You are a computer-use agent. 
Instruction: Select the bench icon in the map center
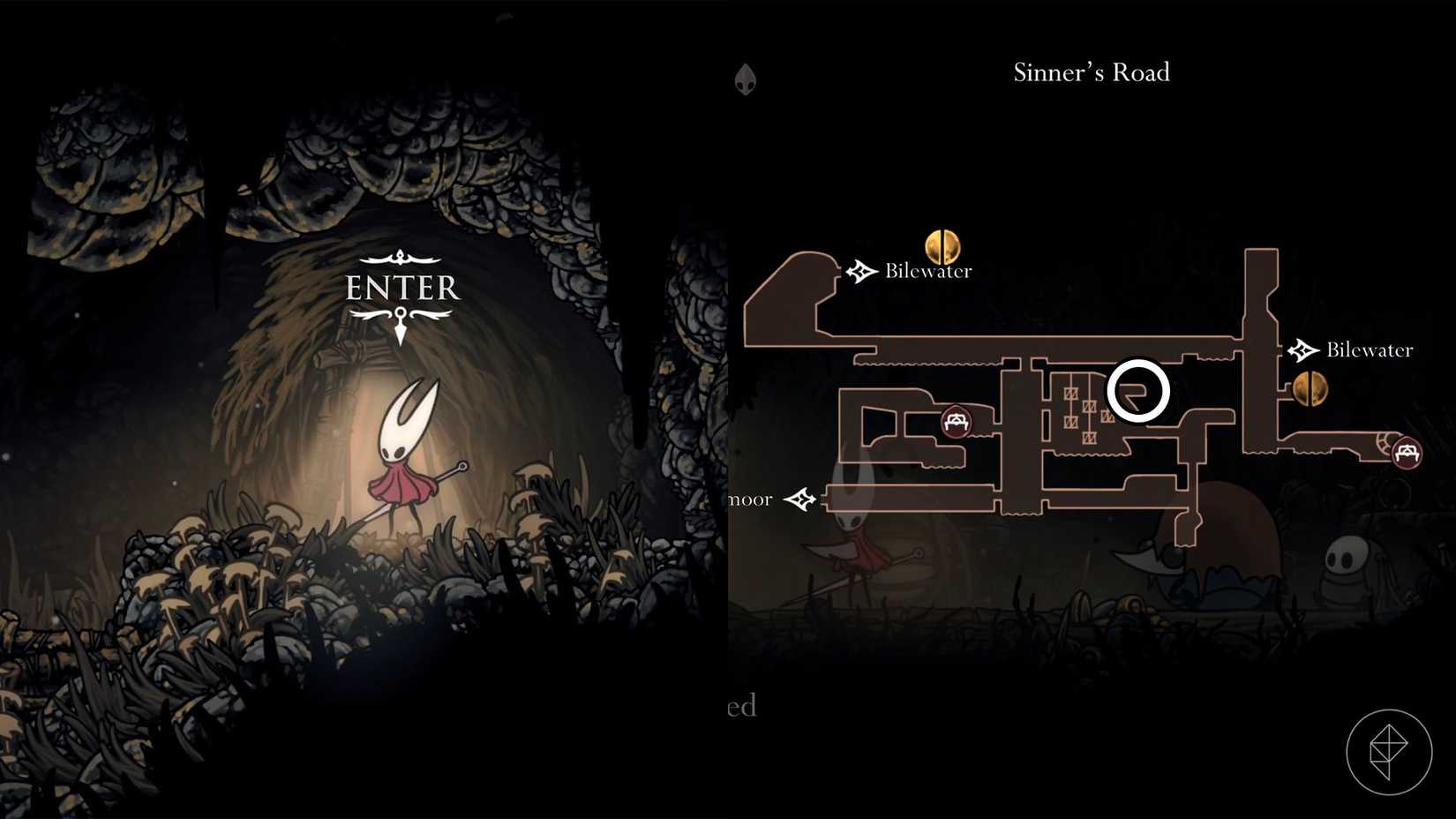957,422
